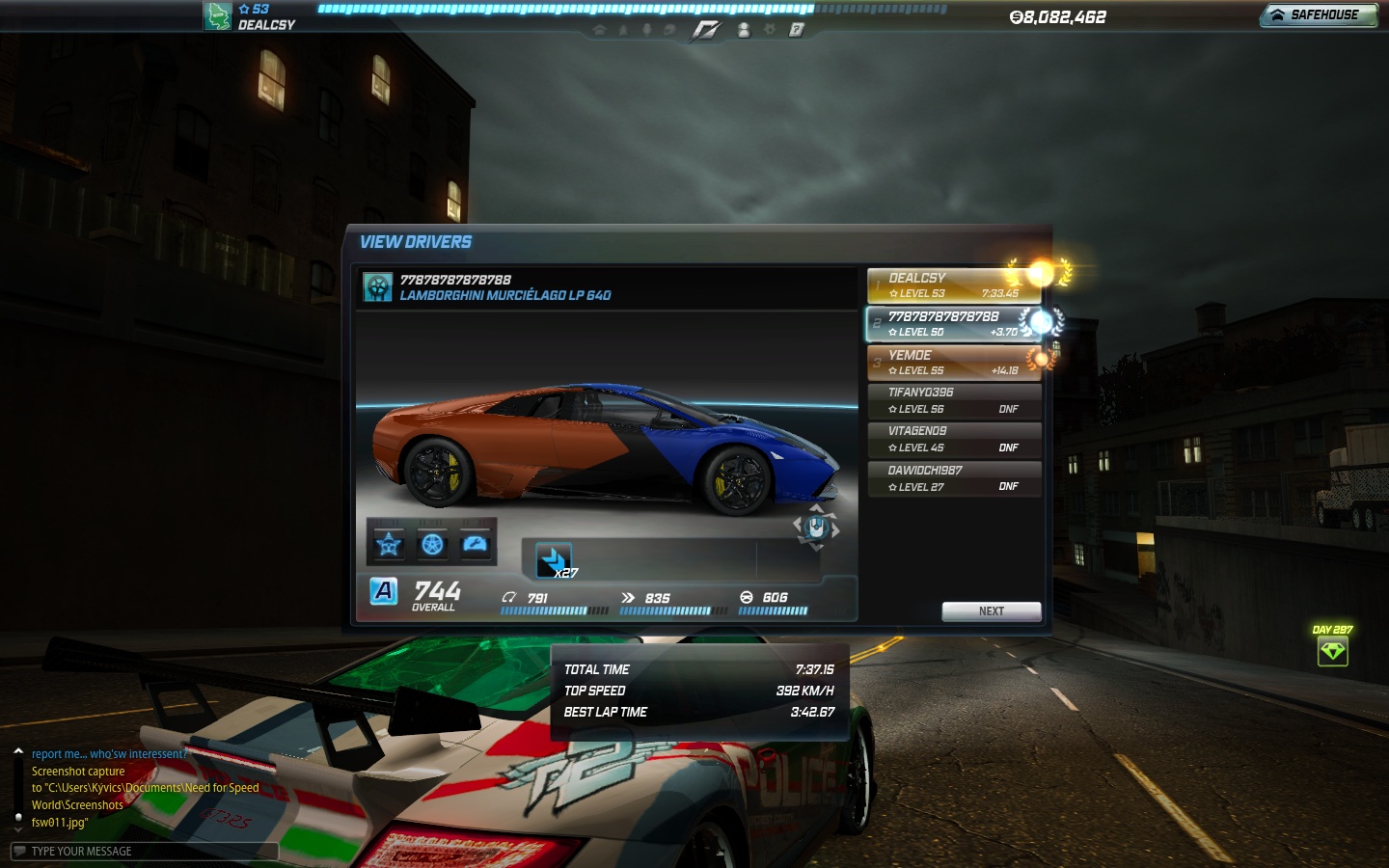Show the wheel aftermarket parts icon
Image resolution: width=1389 pixels, height=868 pixels.
click(x=432, y=545)
